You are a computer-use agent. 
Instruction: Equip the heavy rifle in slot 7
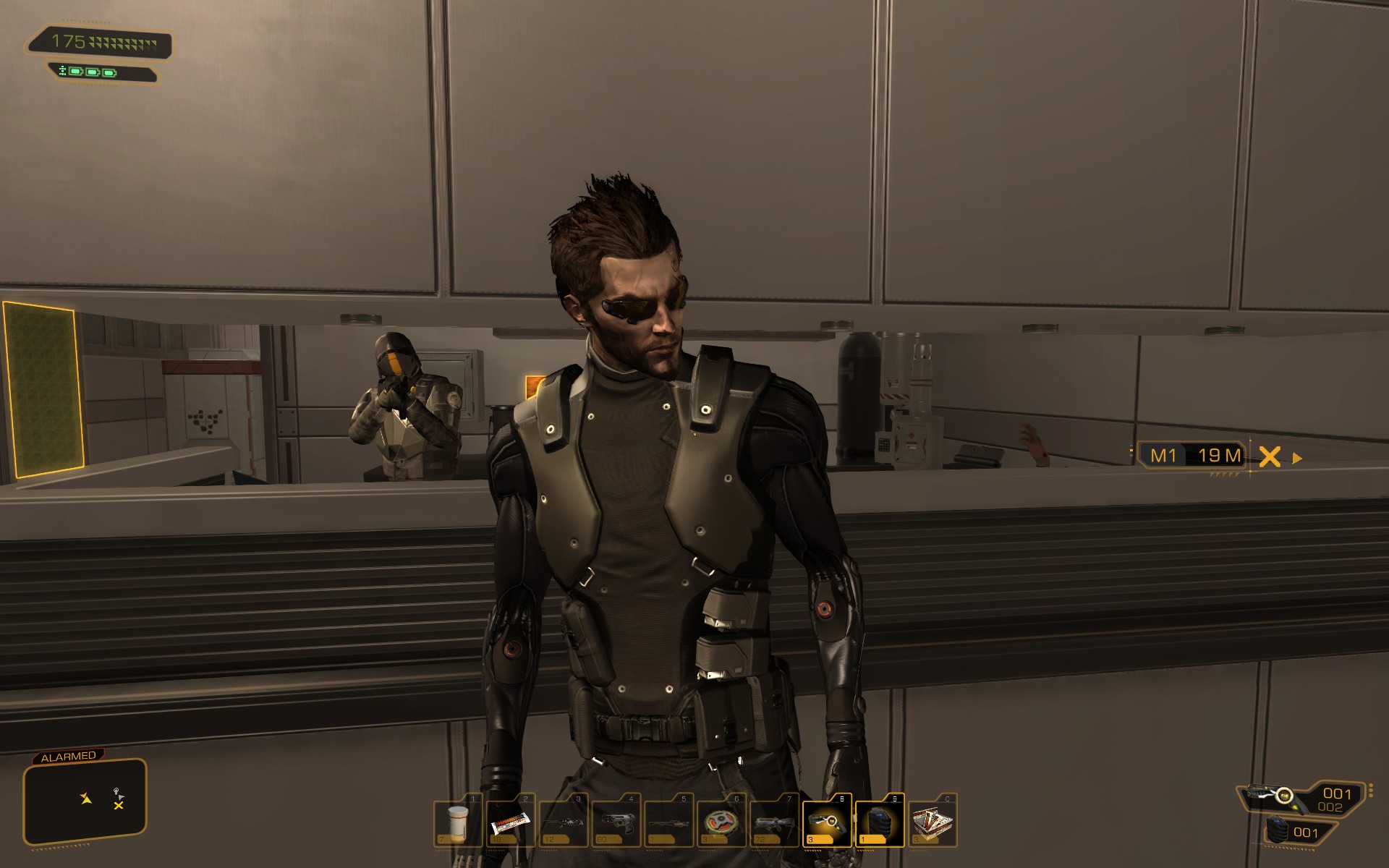click(775, 822)
